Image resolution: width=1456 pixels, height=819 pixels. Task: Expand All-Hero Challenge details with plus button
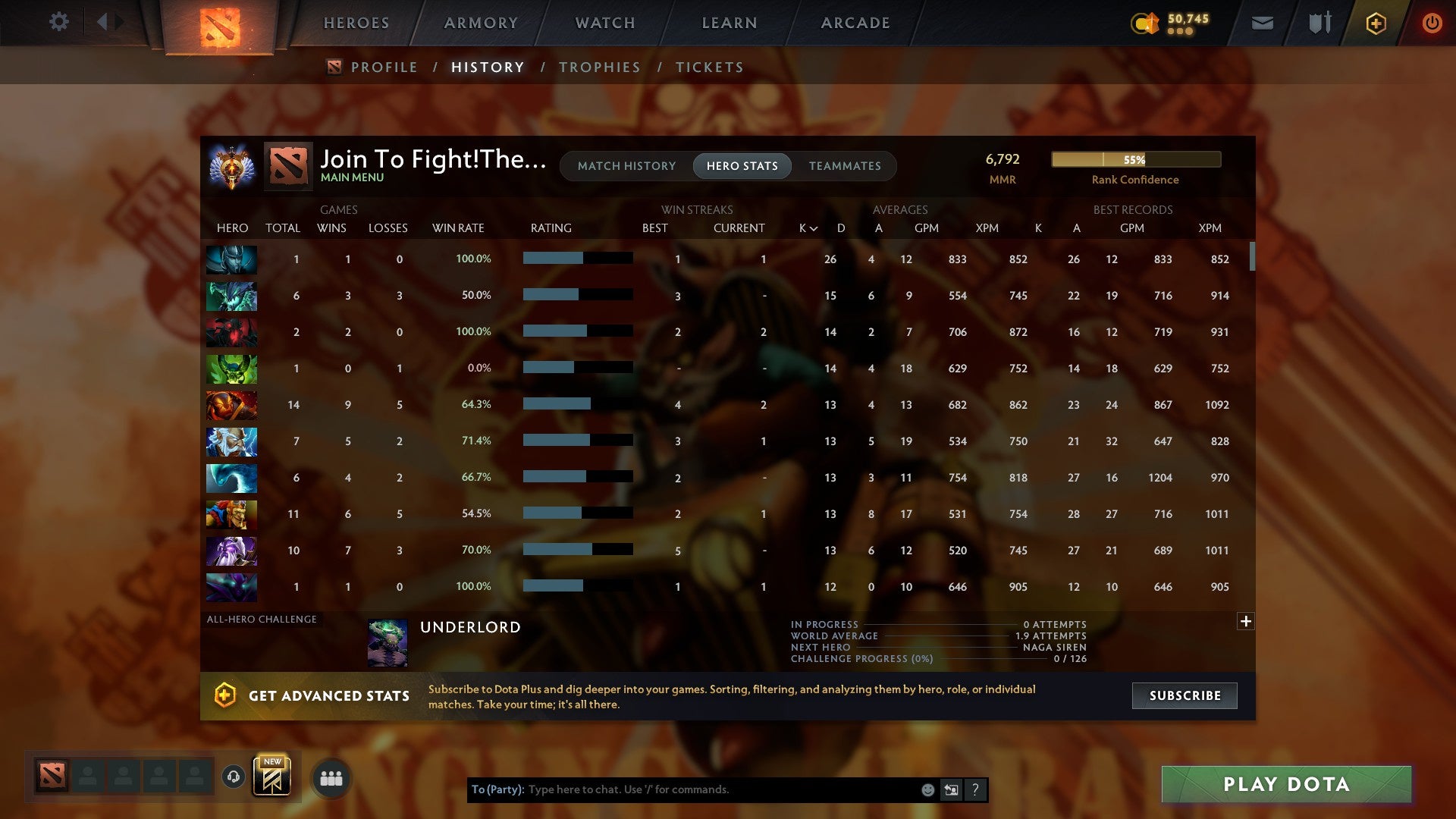pos(1246,621)
